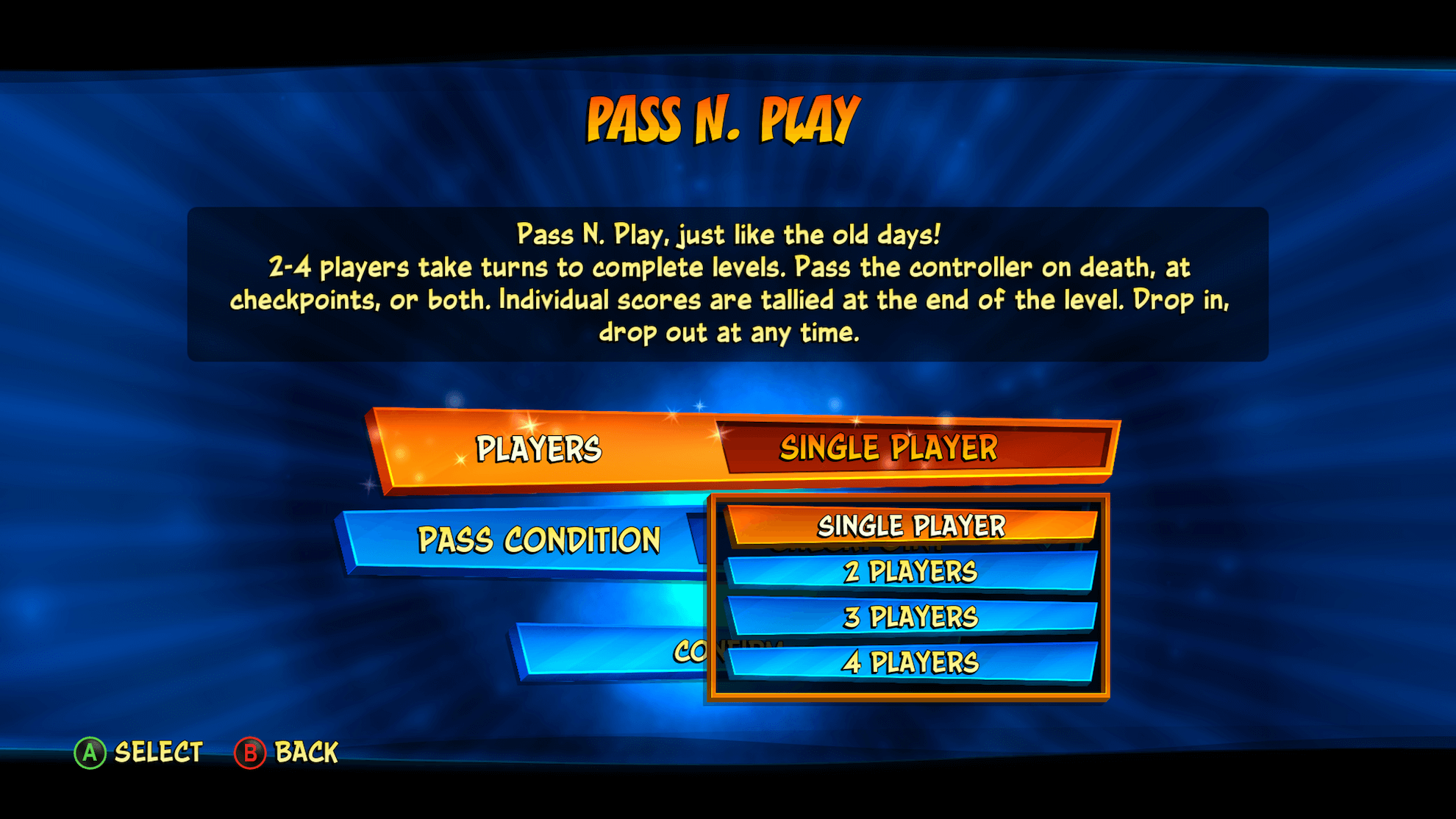Choose Single Player in the dropdown list
The width and height of the screenshot is (1456, 819).
click(910, 526)
